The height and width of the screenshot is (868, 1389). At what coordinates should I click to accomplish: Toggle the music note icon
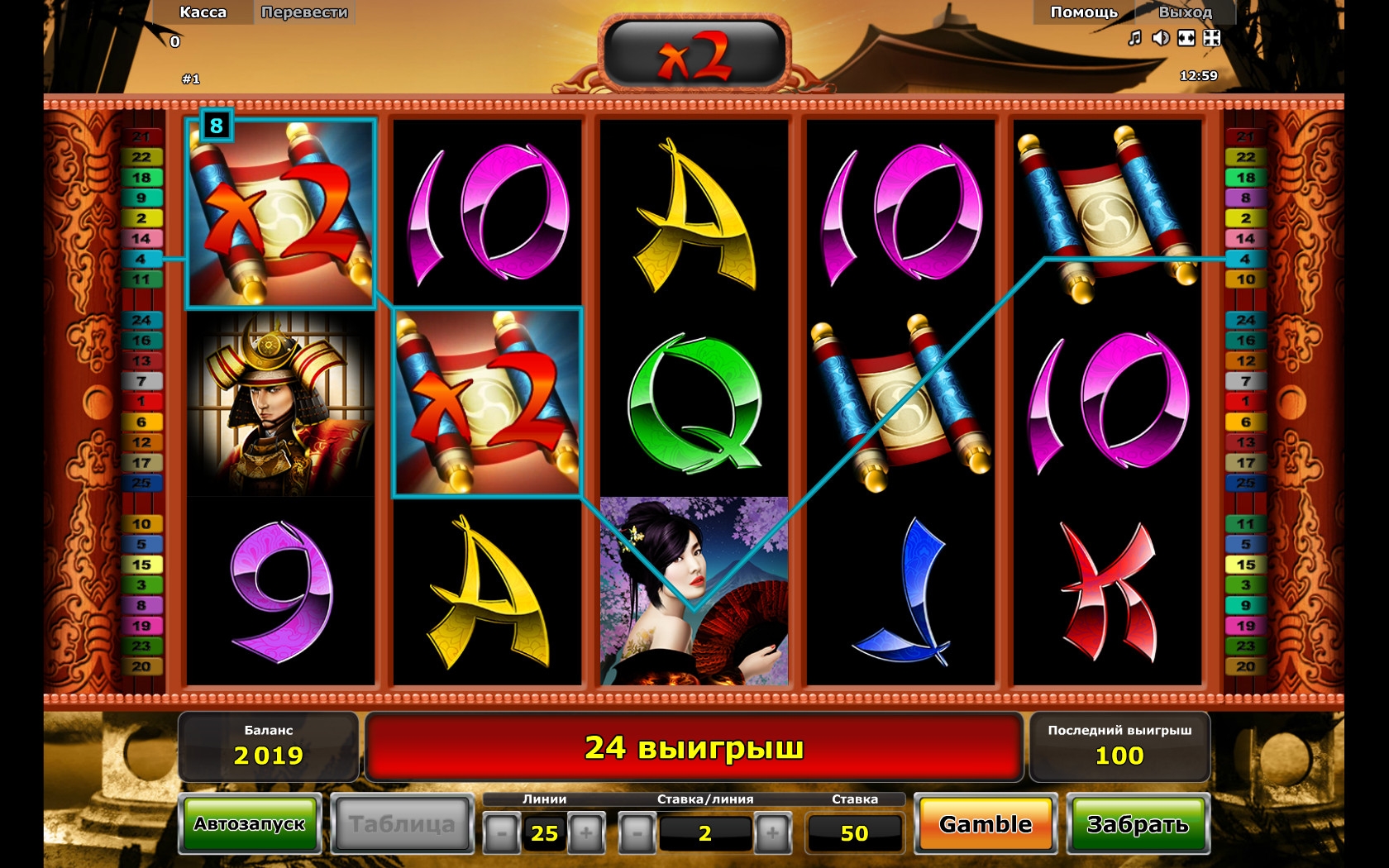[1135, 38]
